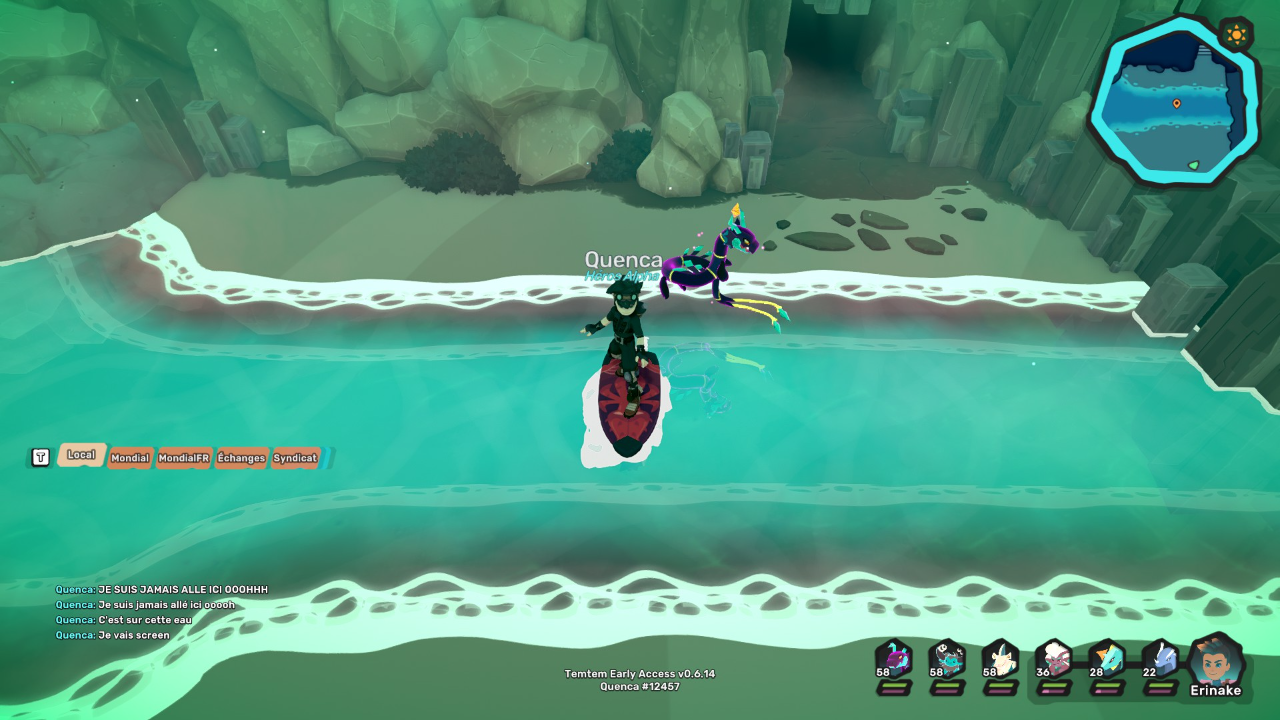Image resolution: width=1280 pixels, height=720 pixels.
Task: Pick the level 36 Temtem portrait
Action: pyautogui.click(x=1054, y=661)
